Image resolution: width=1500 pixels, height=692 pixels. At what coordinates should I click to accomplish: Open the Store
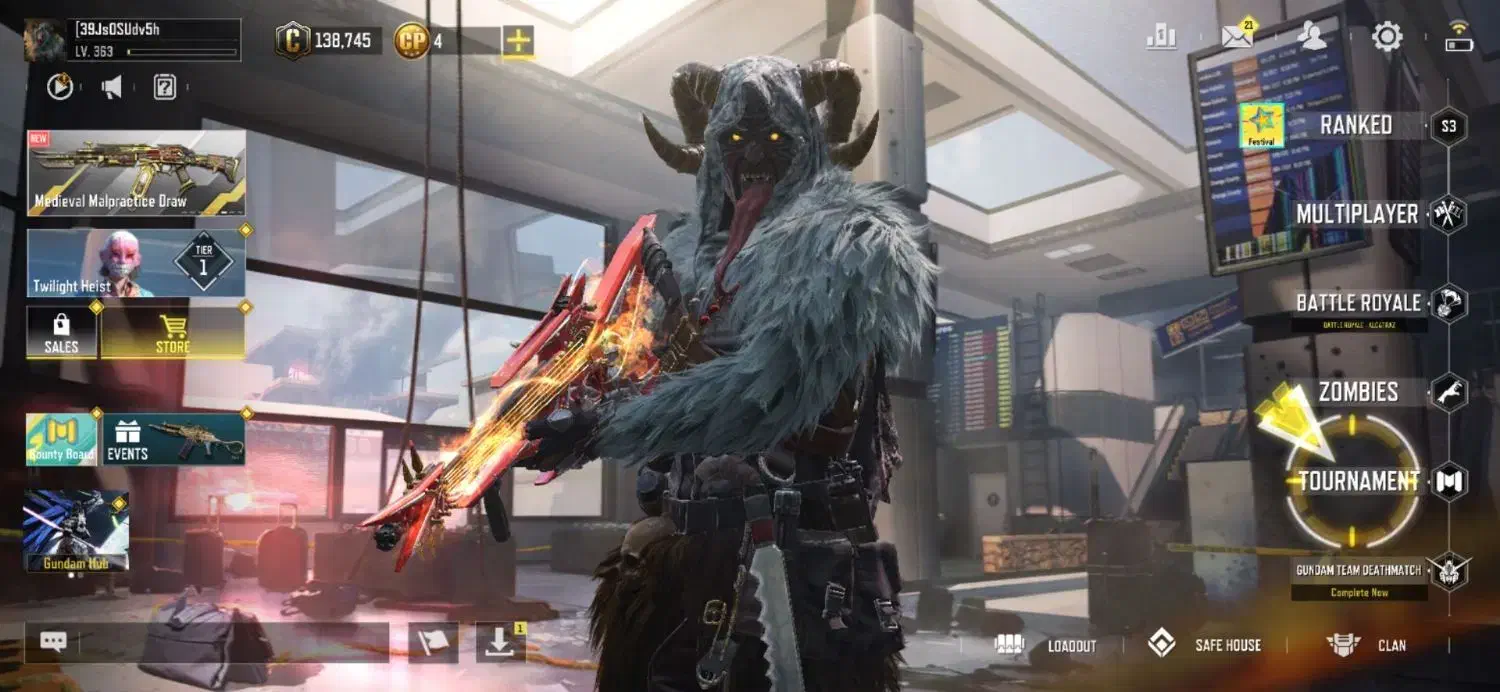[x=172, y=333]
